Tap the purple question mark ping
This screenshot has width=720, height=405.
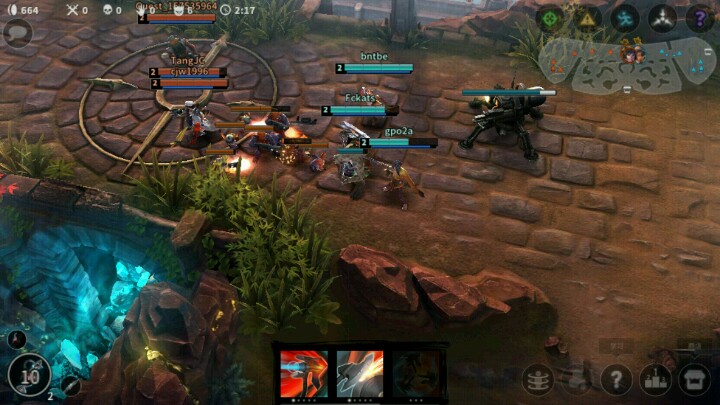pos(699,17)
